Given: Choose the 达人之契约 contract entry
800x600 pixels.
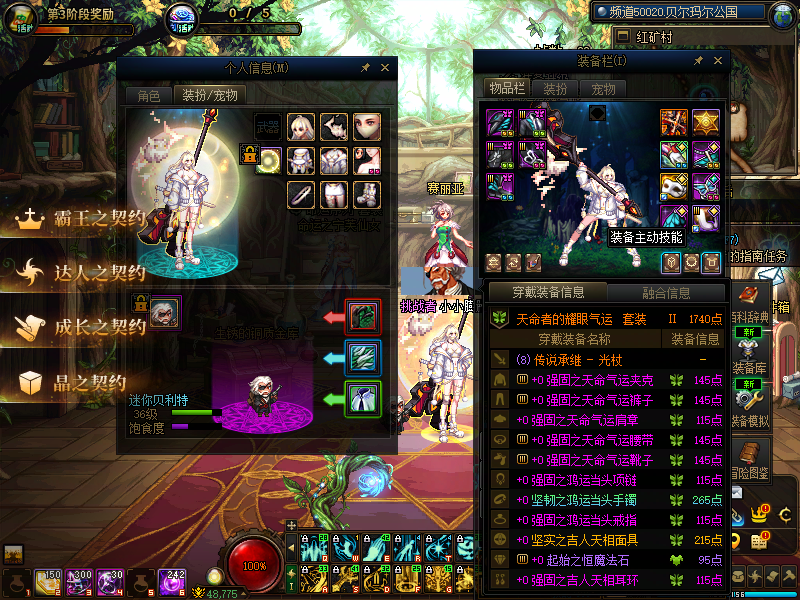Looking at the screenshot, I should [85, 272].
